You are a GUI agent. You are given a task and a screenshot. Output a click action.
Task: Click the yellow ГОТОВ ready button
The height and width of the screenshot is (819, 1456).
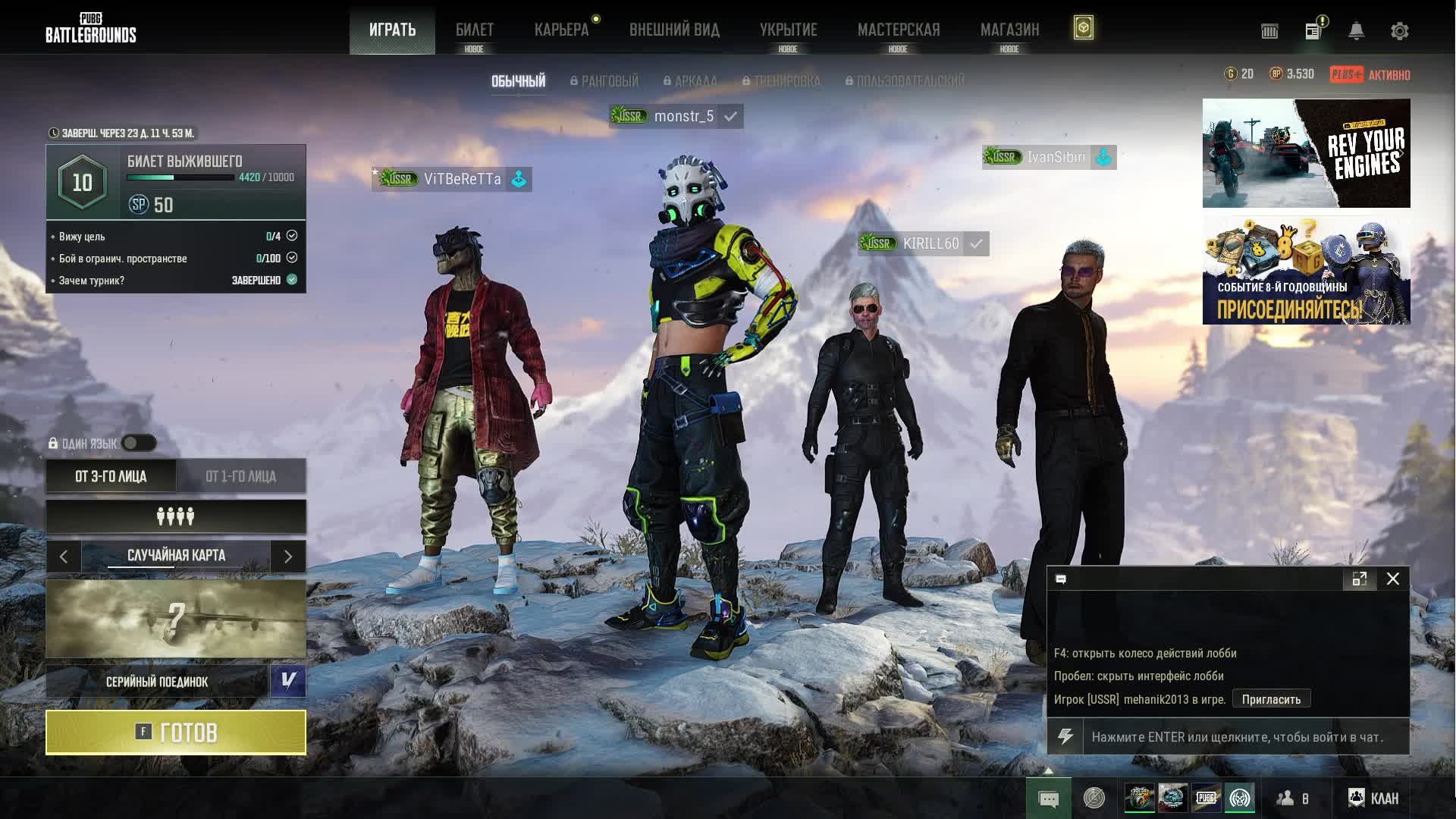[176, 733]
